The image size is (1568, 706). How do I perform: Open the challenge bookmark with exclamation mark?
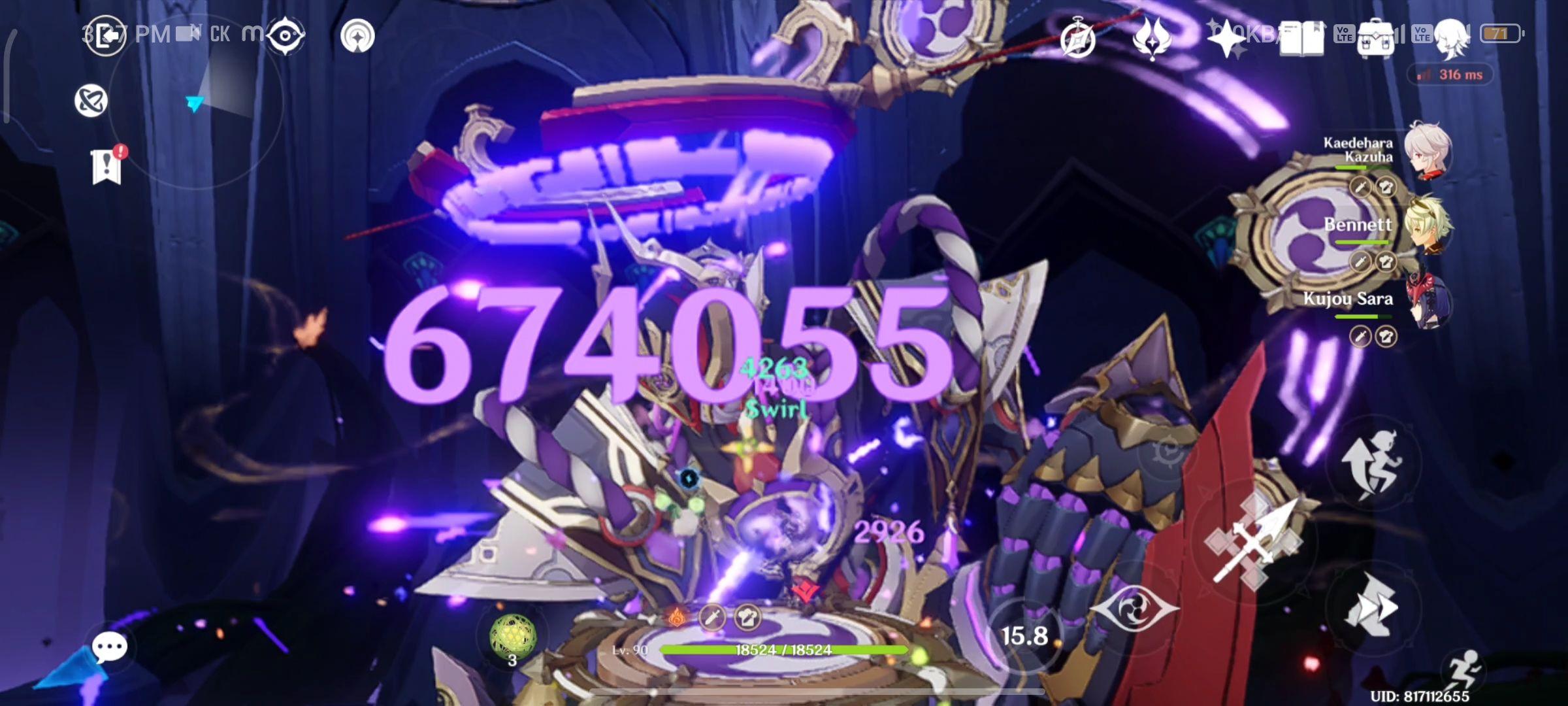(x=106, y=165)
